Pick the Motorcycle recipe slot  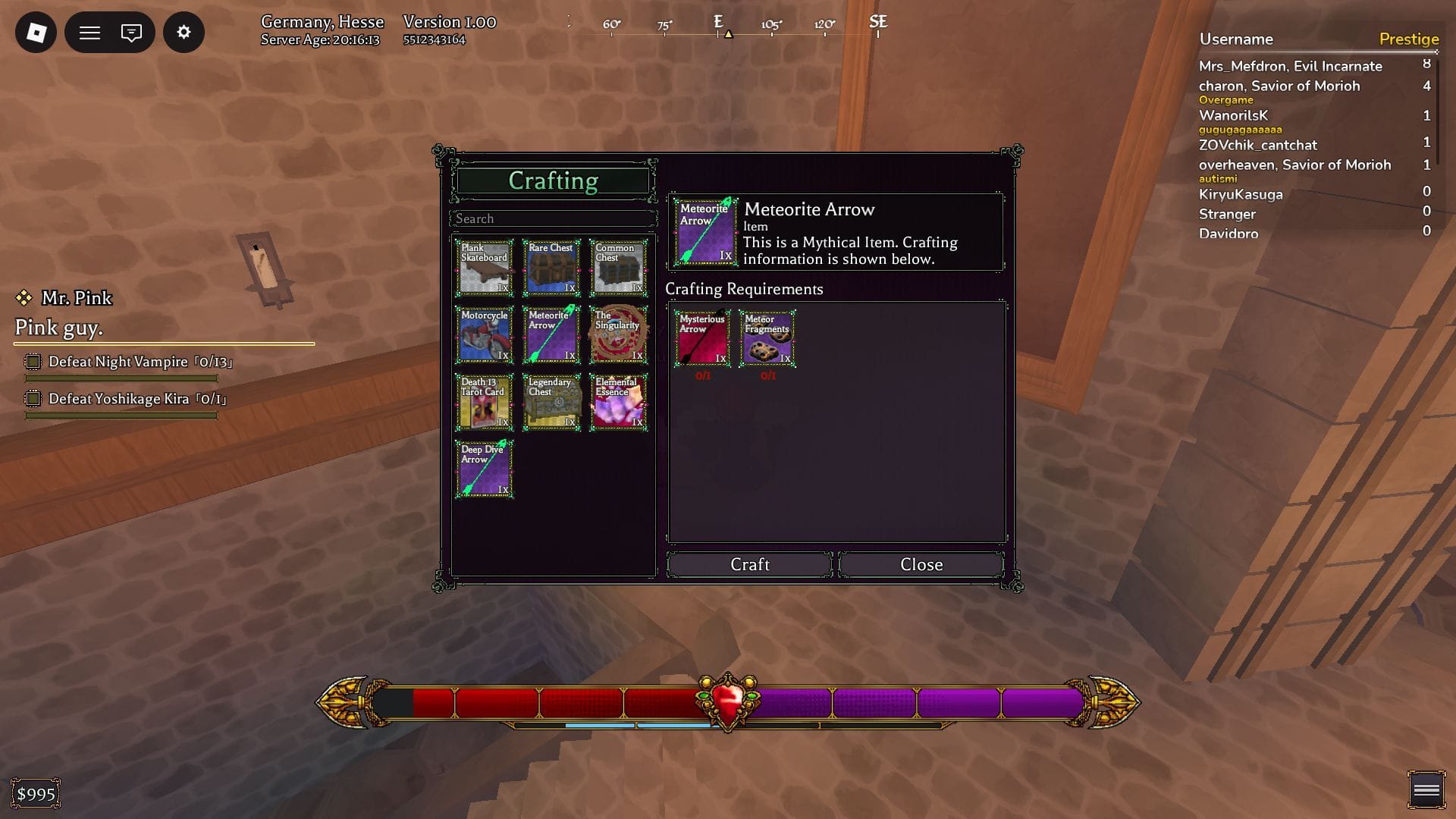(x=485, y=334)
